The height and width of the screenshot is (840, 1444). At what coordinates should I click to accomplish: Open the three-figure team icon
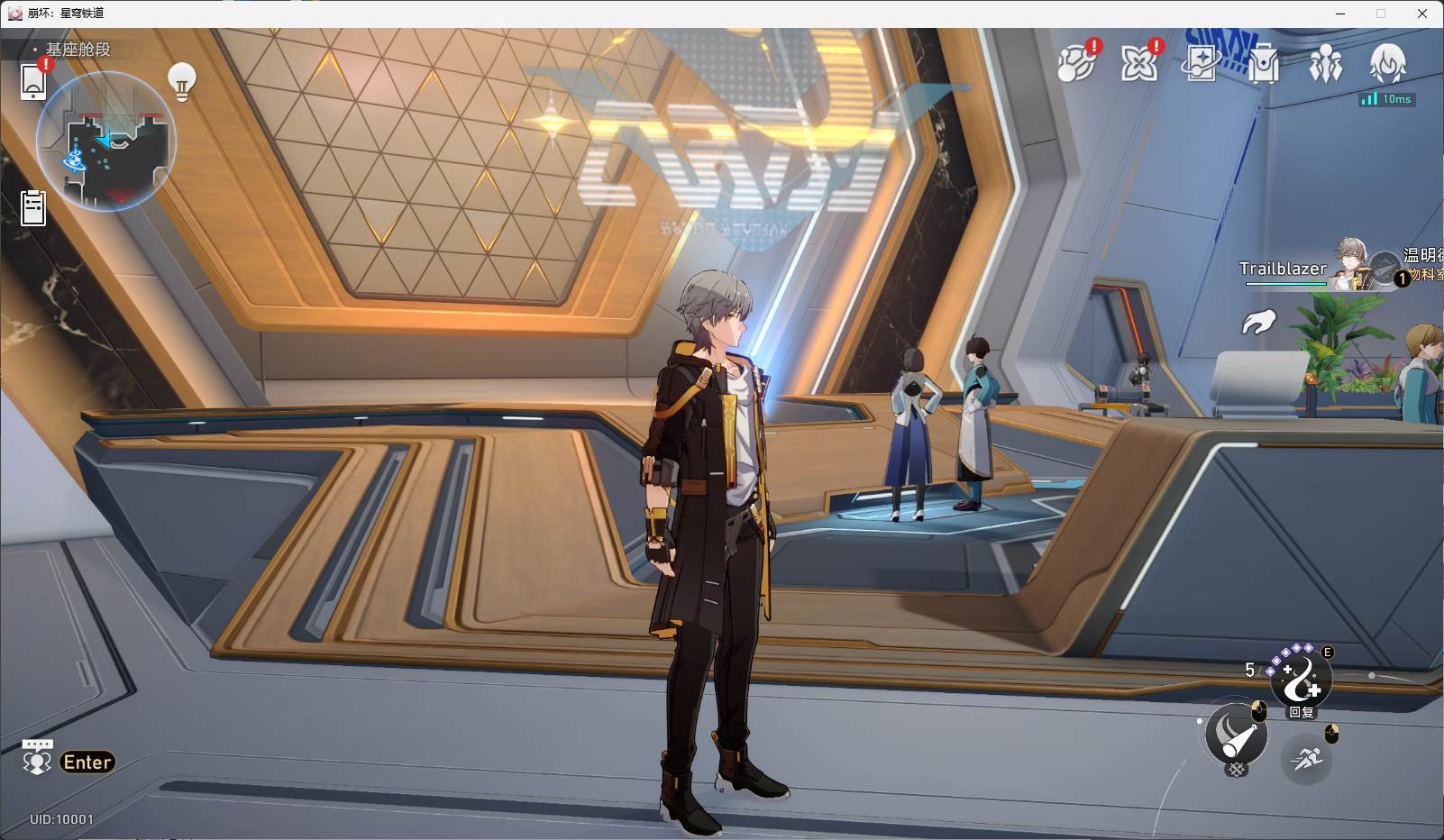tap(1326, 64)
